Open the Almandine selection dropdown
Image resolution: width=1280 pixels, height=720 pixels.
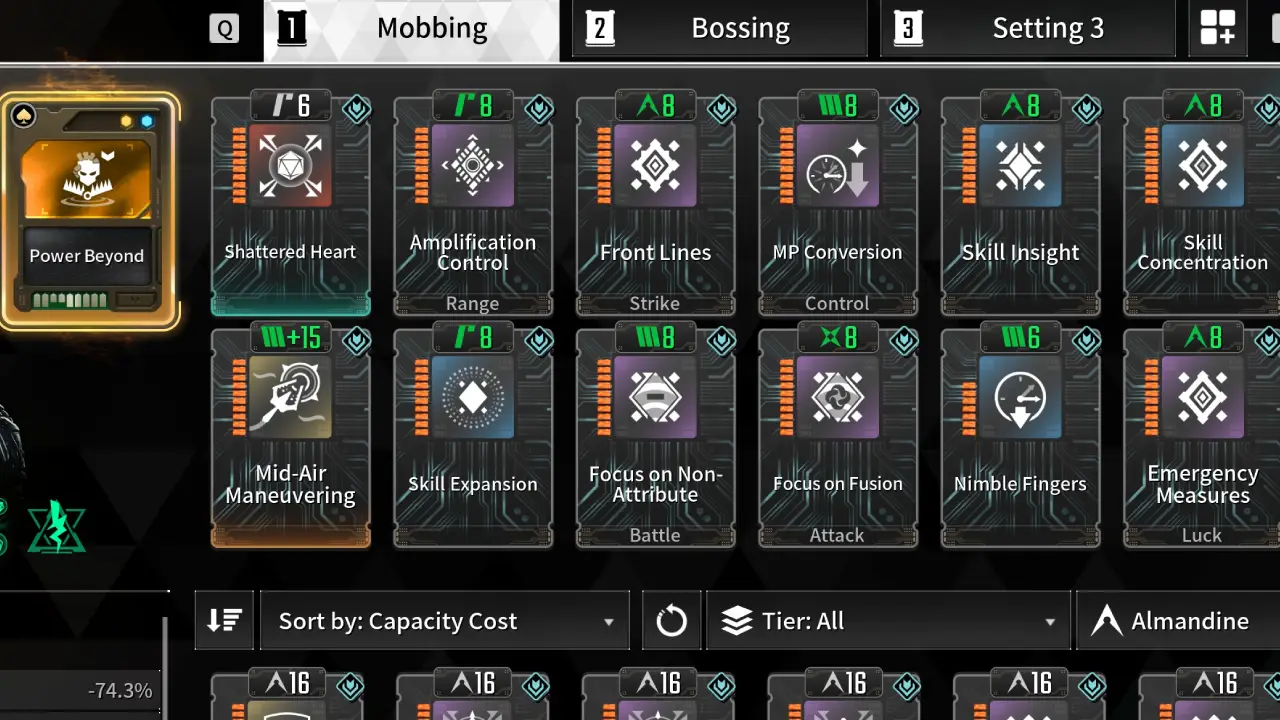click(1190, 620)
